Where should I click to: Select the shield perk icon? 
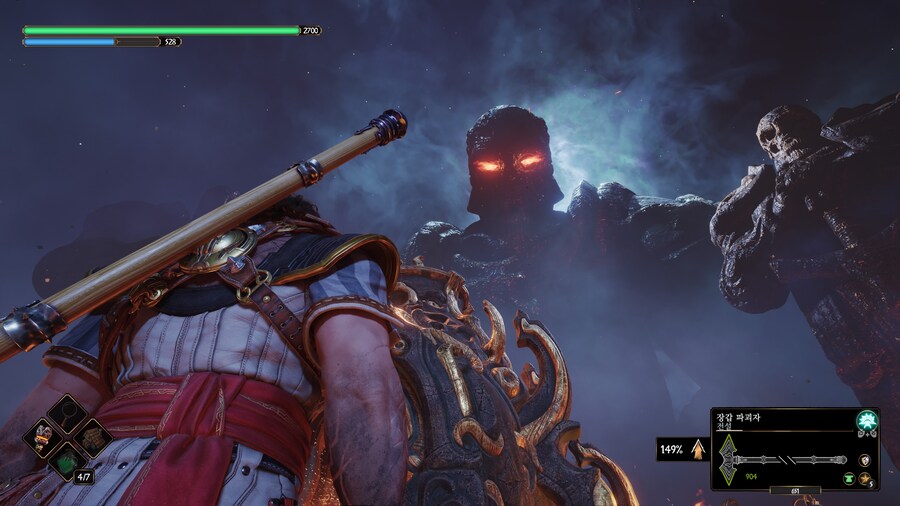(x=864, y=460)
